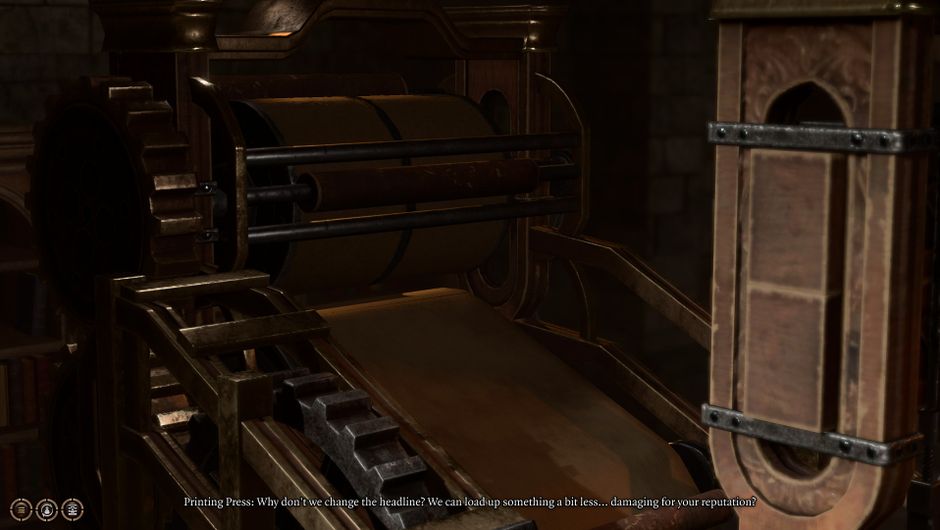
Task: Select the white stacked-bars icon beside the character icon
Action: (72, 509)
